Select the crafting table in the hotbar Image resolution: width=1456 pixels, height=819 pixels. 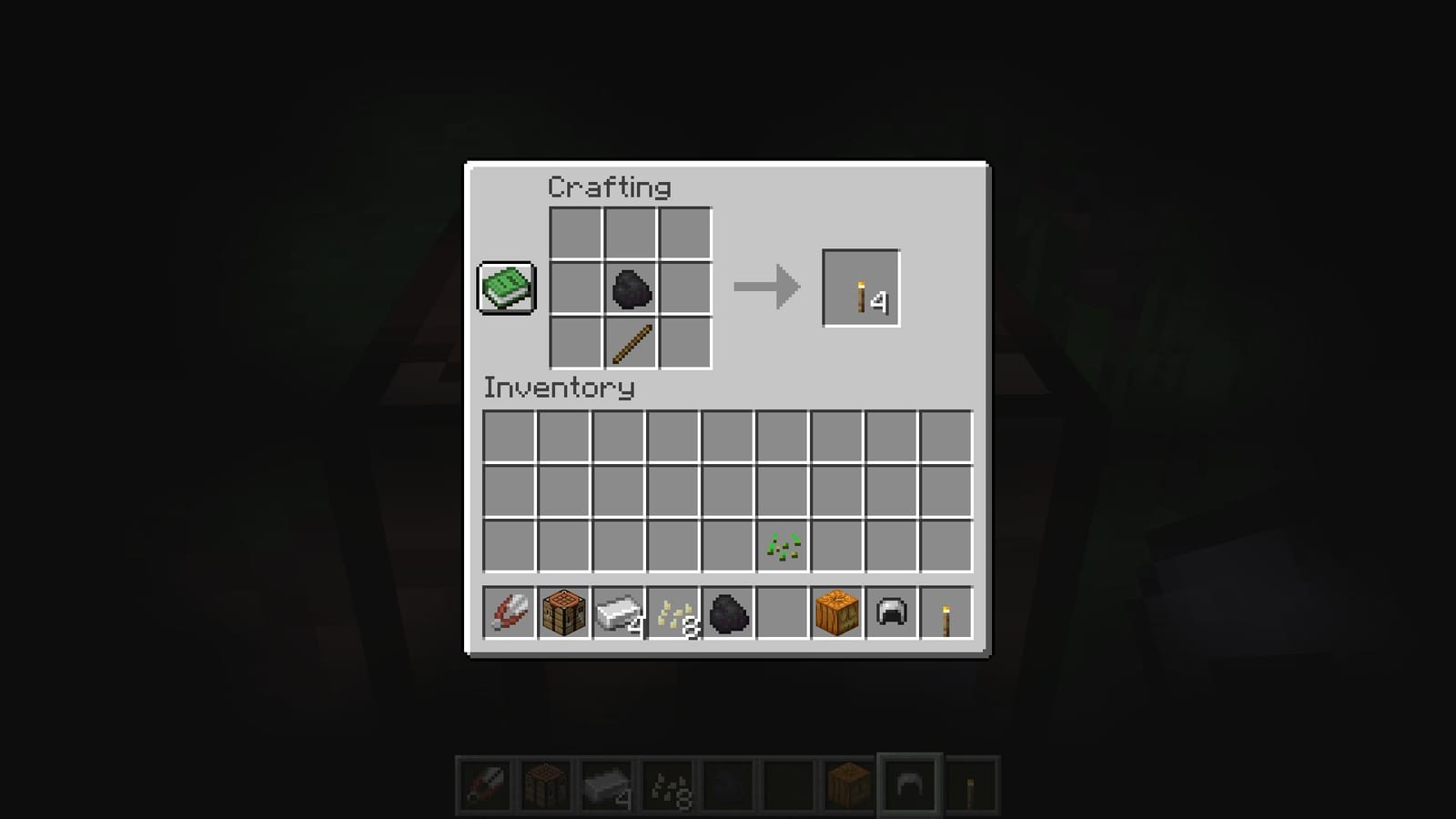(x=564, y=614)
